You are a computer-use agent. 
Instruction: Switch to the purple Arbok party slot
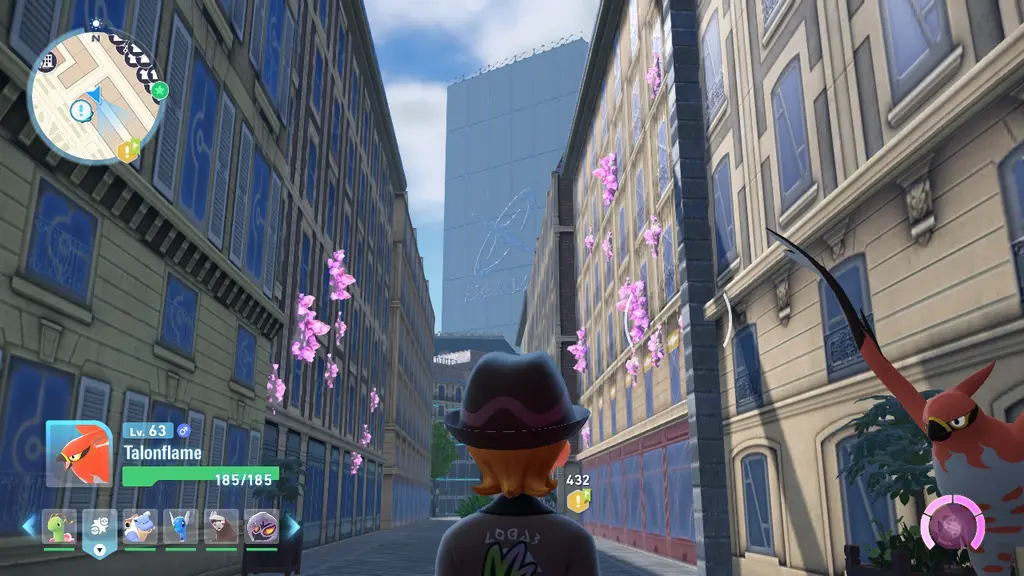262,526
